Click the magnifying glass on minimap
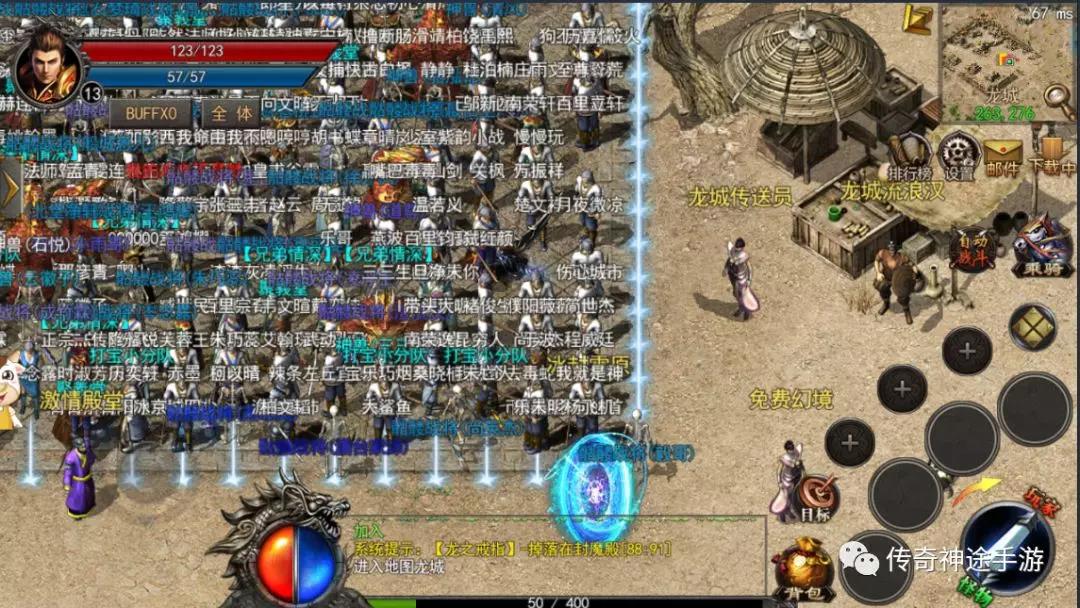Viewport: 1080px width, 608px height. [x=1058, y=97]
